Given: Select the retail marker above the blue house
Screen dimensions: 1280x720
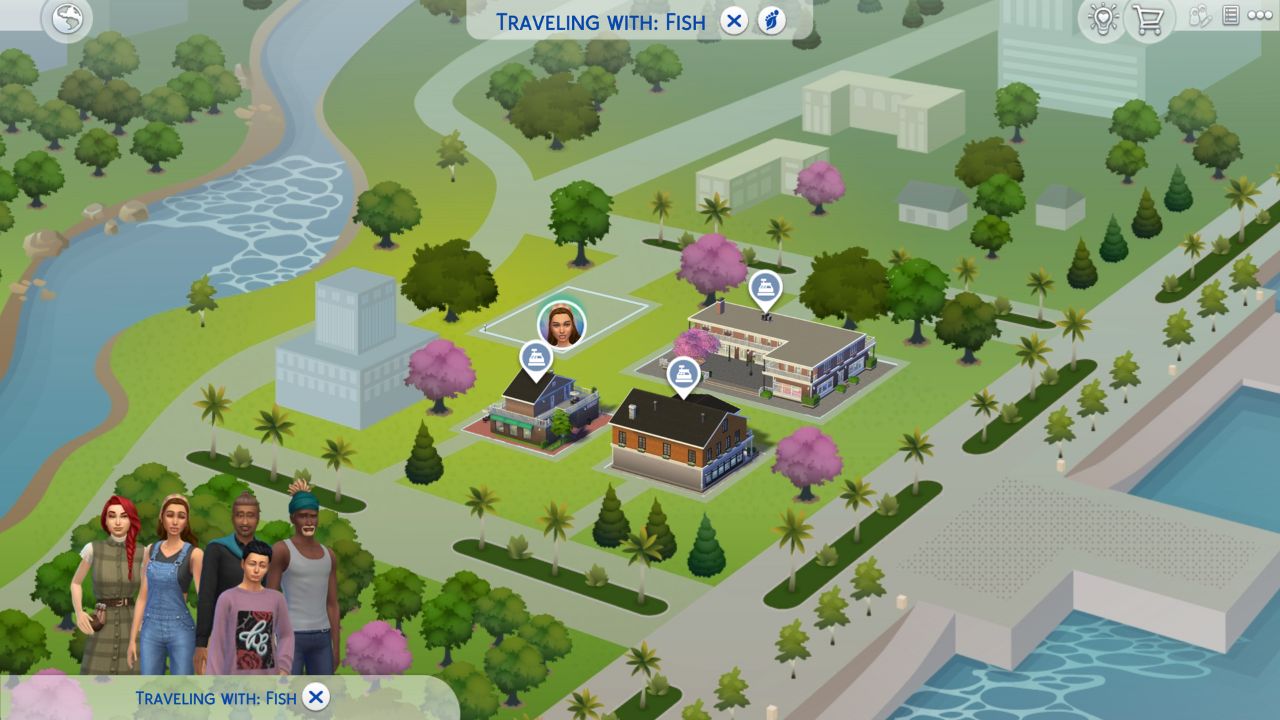Looking at the screenshot, I should click(x=537, y=357).
